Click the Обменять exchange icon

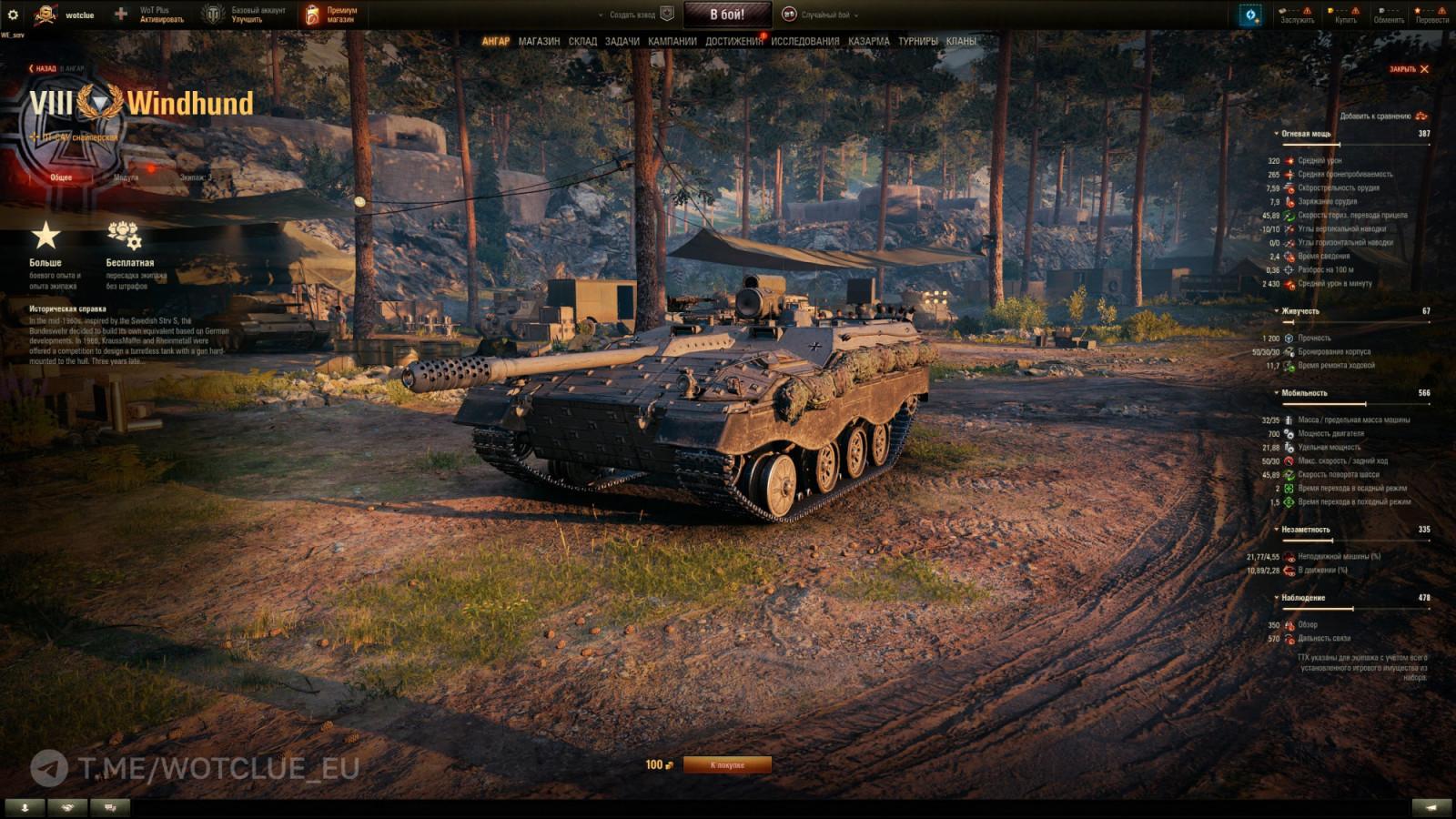[1380, 10]
